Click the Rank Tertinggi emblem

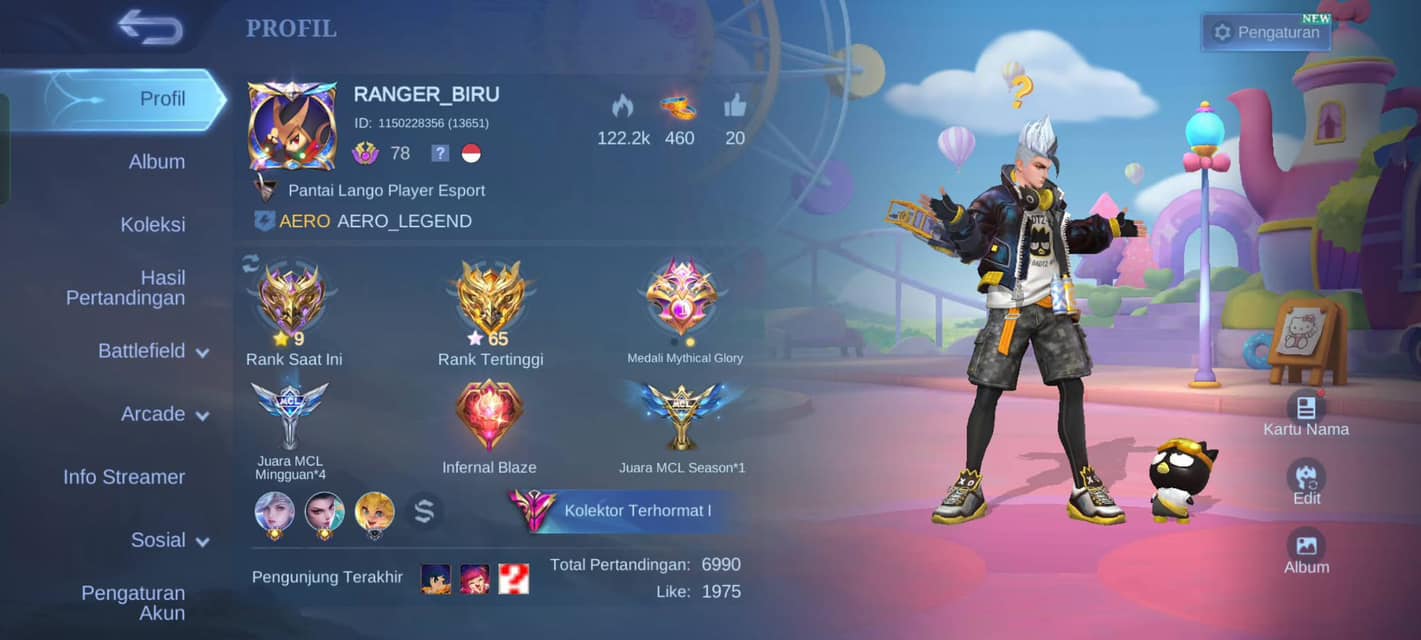(490, 297)
